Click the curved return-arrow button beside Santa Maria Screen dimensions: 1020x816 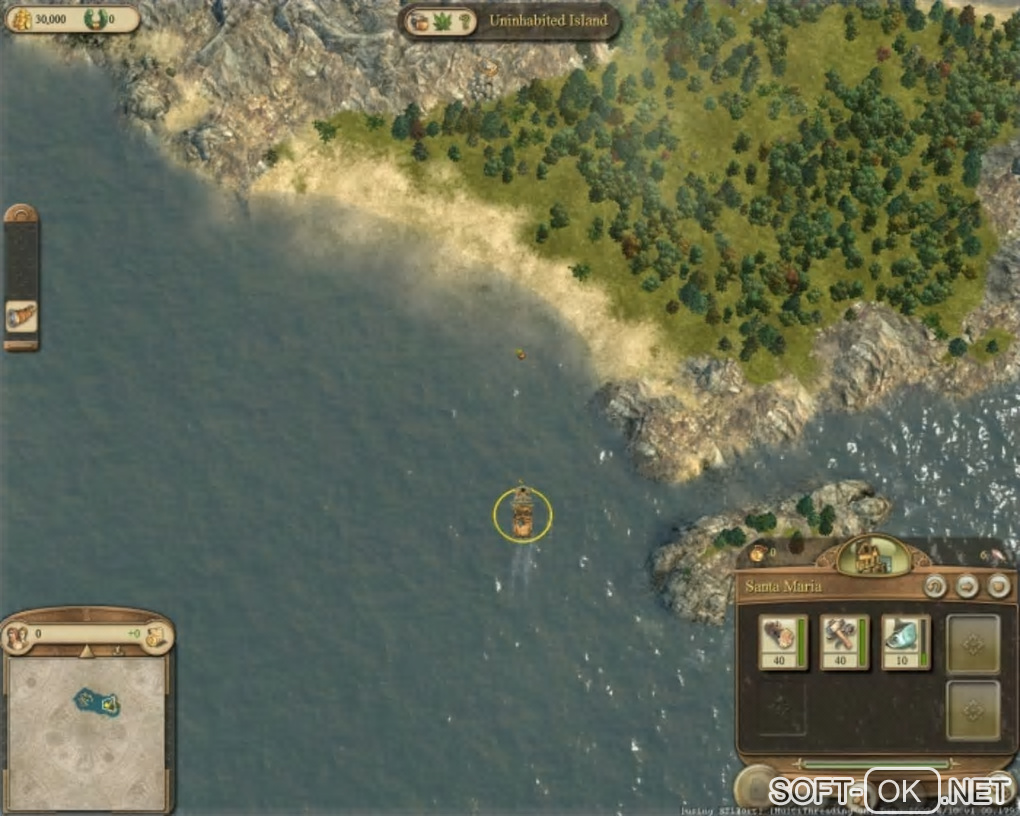pyautogui.click(x=936, y=586)
